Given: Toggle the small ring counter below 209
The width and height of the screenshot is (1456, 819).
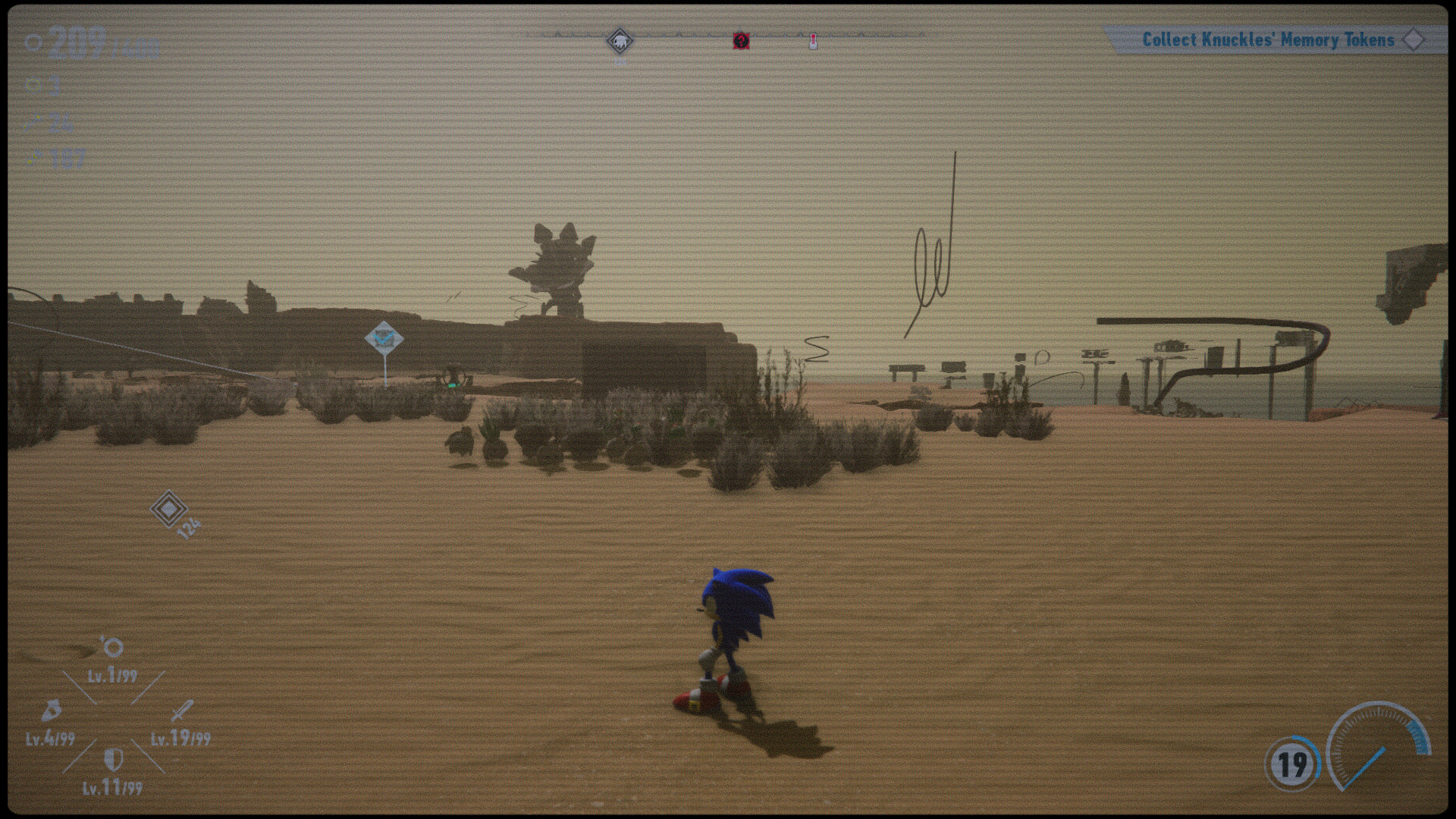Looking at the screenshot, I should point(33,85).
